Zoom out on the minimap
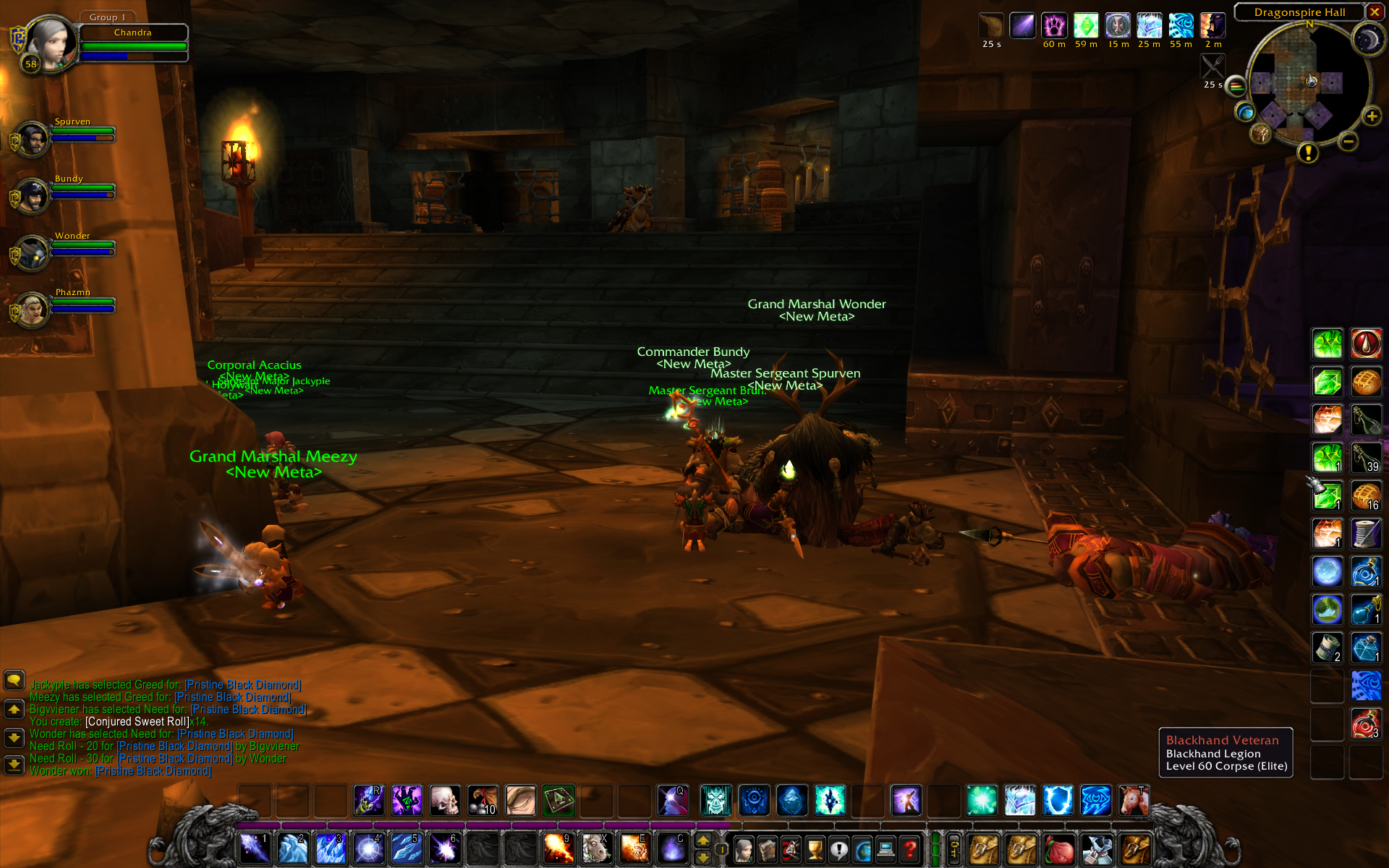 point(1348,142)
